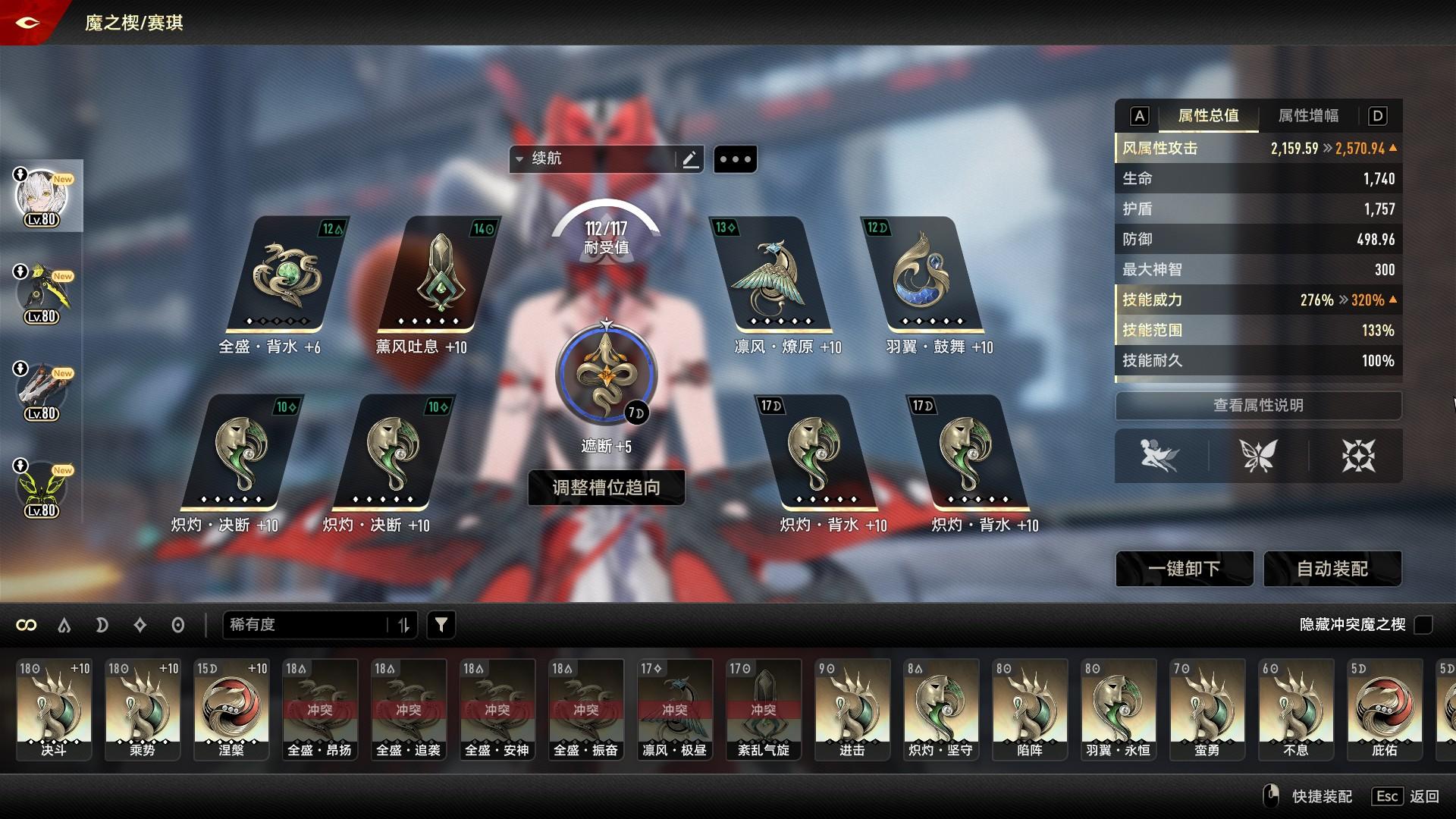Screen dimensions: 1456x819
Task: Open the 稀有度 sort dropdown
Action: (x=318, y=625)
